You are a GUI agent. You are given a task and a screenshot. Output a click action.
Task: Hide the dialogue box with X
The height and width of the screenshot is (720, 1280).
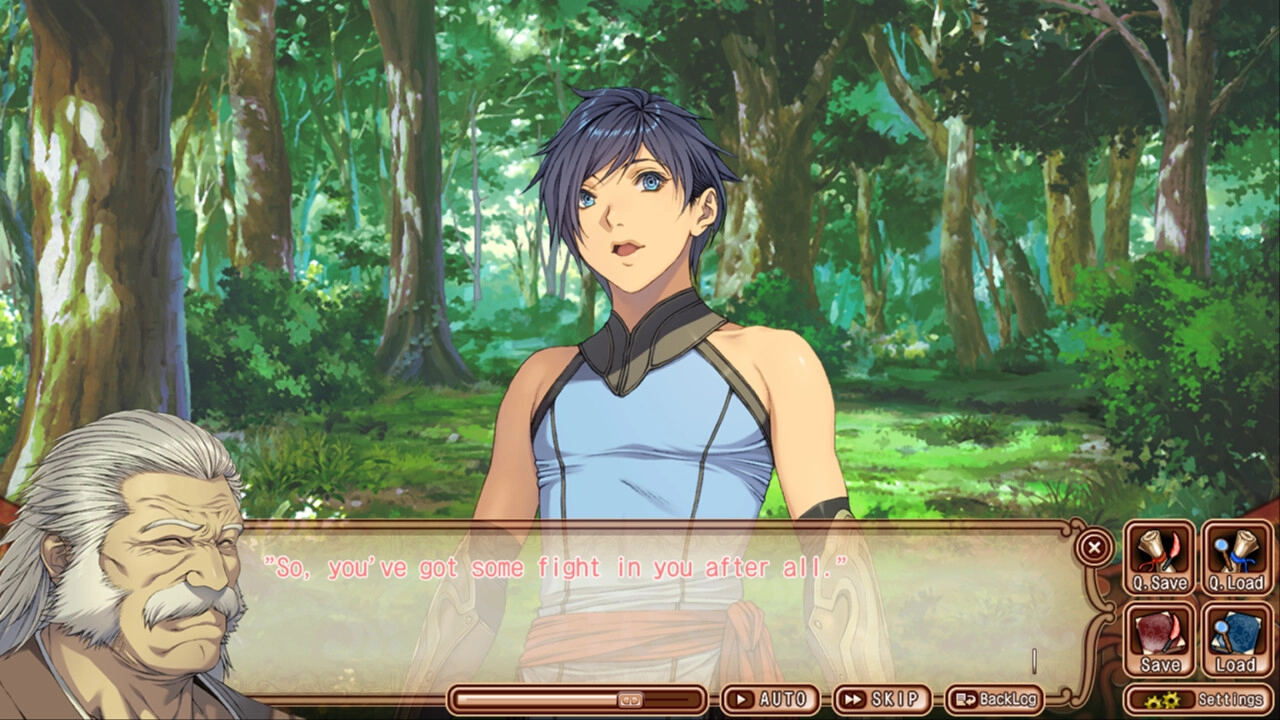click(1095, 547)
